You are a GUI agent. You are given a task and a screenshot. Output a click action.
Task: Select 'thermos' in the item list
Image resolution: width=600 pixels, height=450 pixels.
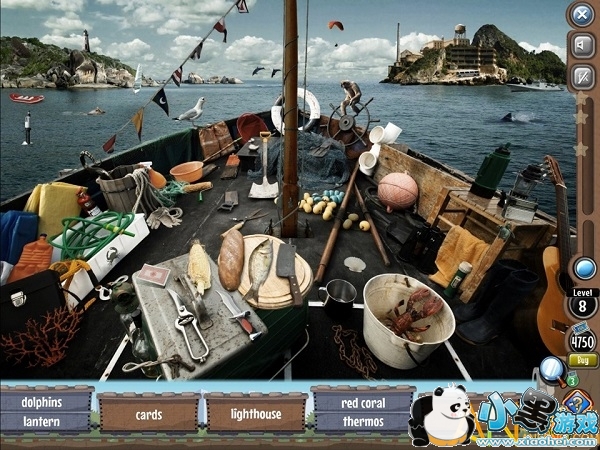tap(362, 422)
